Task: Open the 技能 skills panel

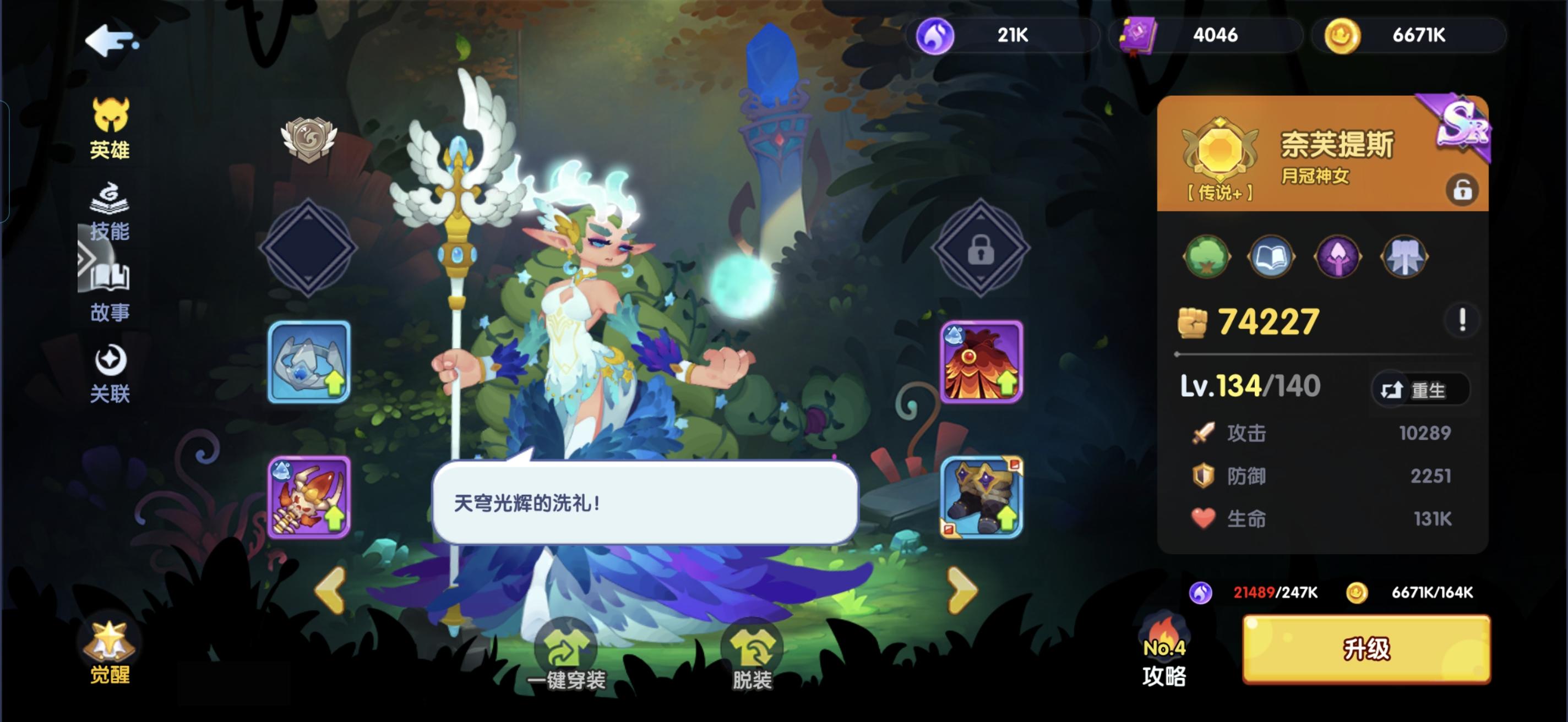Action: [x=111, y=213]
